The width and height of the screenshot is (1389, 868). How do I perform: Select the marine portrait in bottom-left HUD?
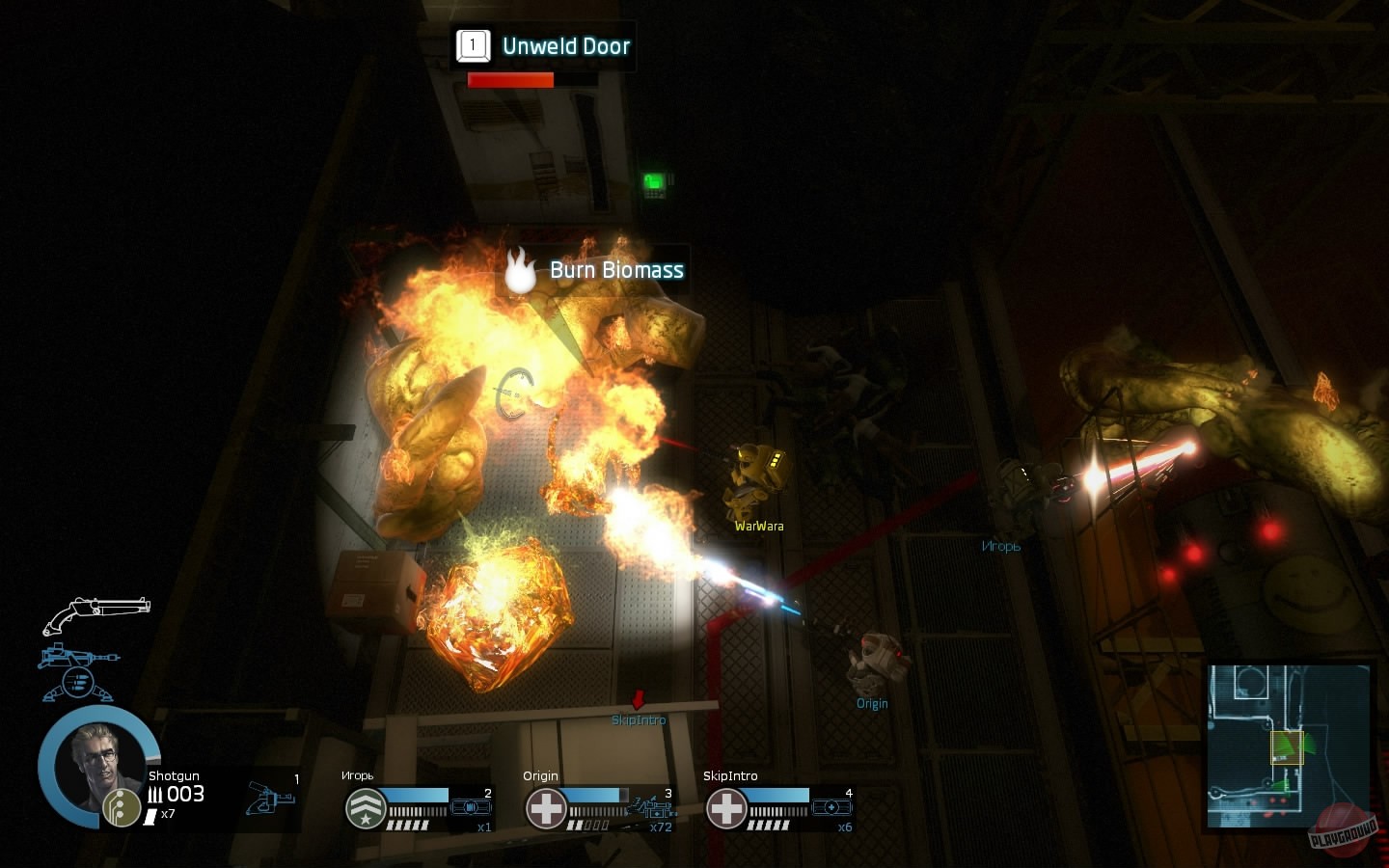(96, 767)
